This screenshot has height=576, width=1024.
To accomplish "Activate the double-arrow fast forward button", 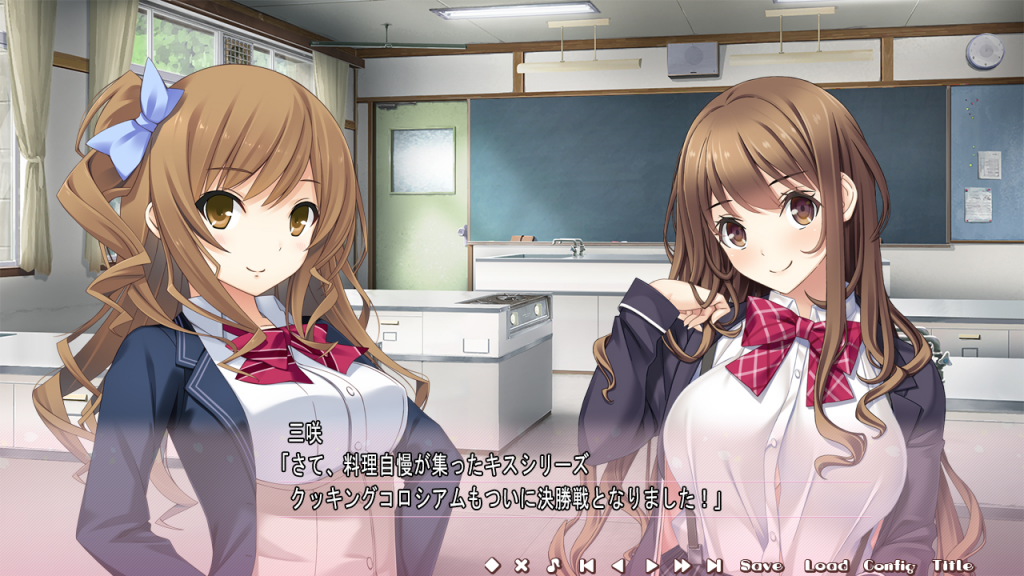I will (682, 565).
